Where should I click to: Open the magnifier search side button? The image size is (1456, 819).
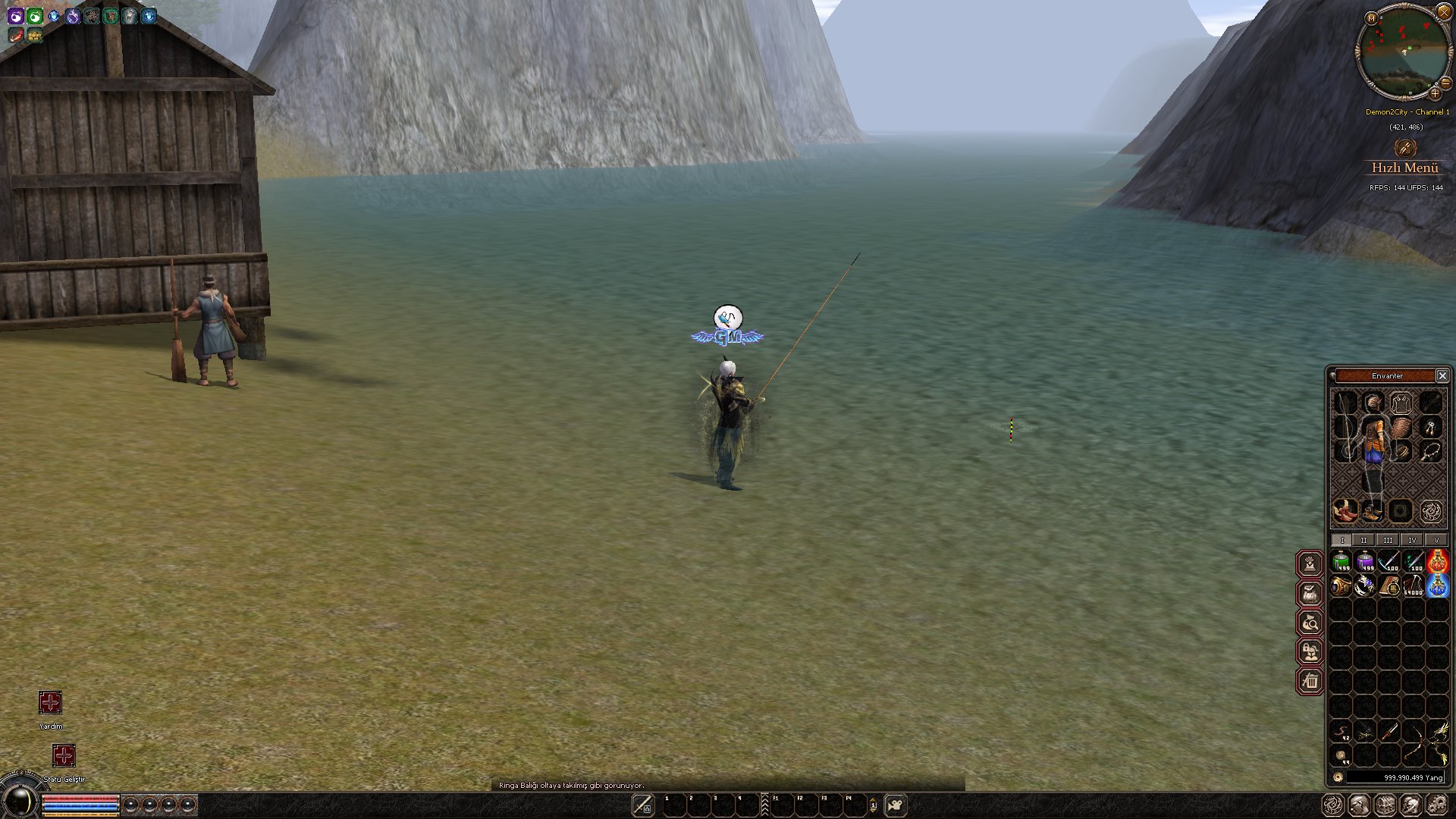pyautogui.click(x=1310, y=623)
